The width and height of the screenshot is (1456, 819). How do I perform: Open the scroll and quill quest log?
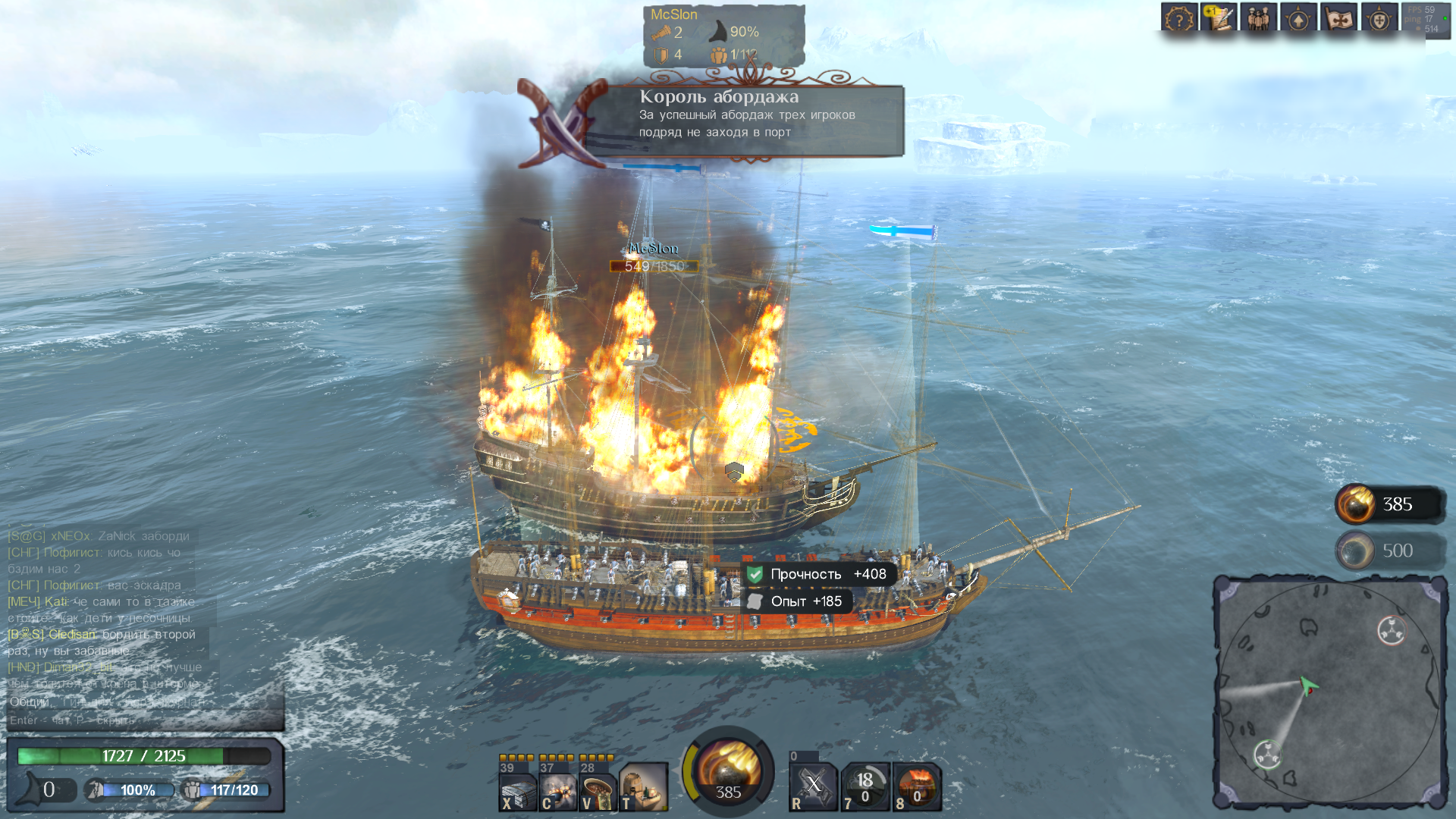pyautogui.click(x=1219, y=18)
